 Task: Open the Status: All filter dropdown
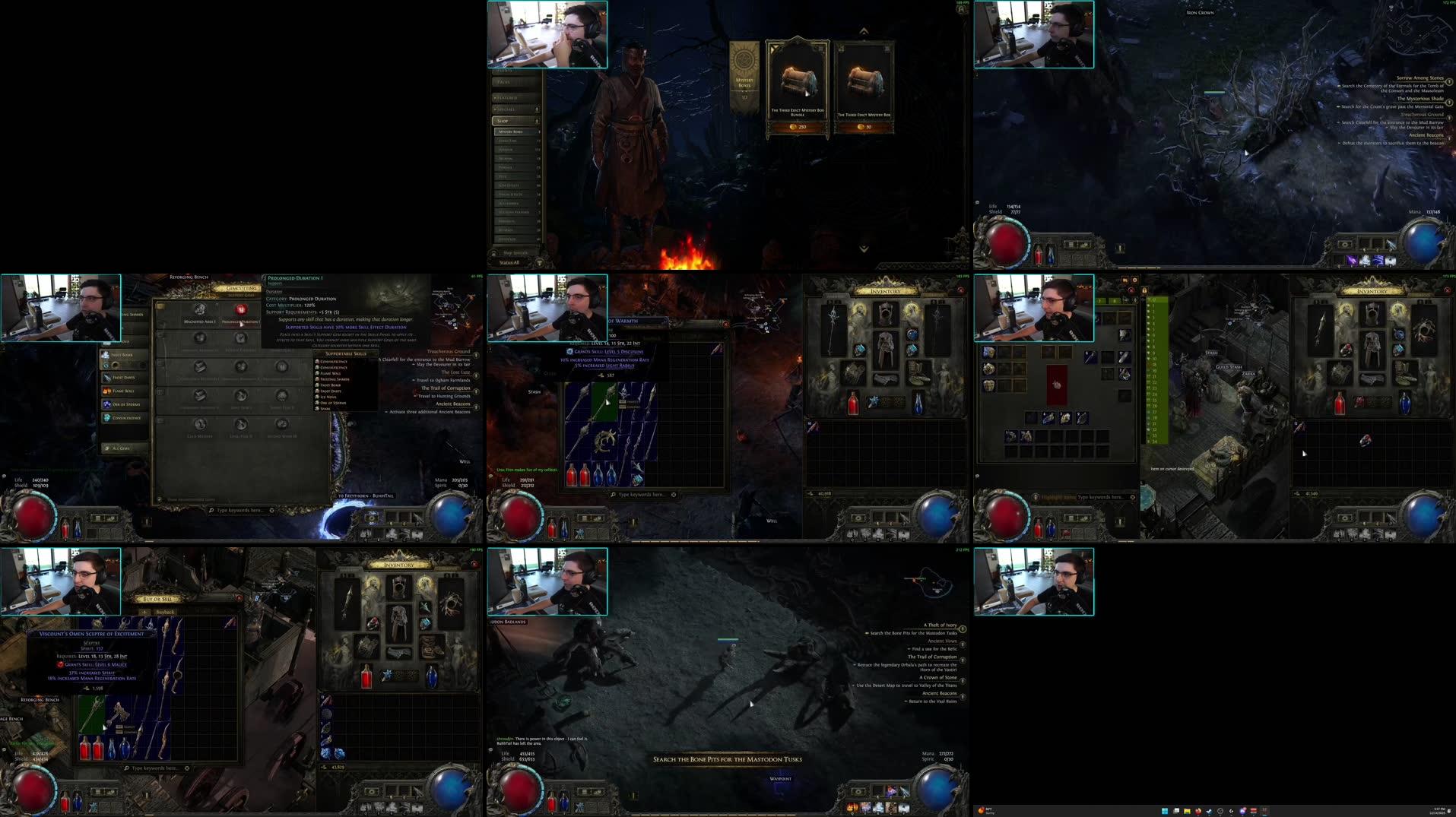pyautogui.click(x=509, y=263)
